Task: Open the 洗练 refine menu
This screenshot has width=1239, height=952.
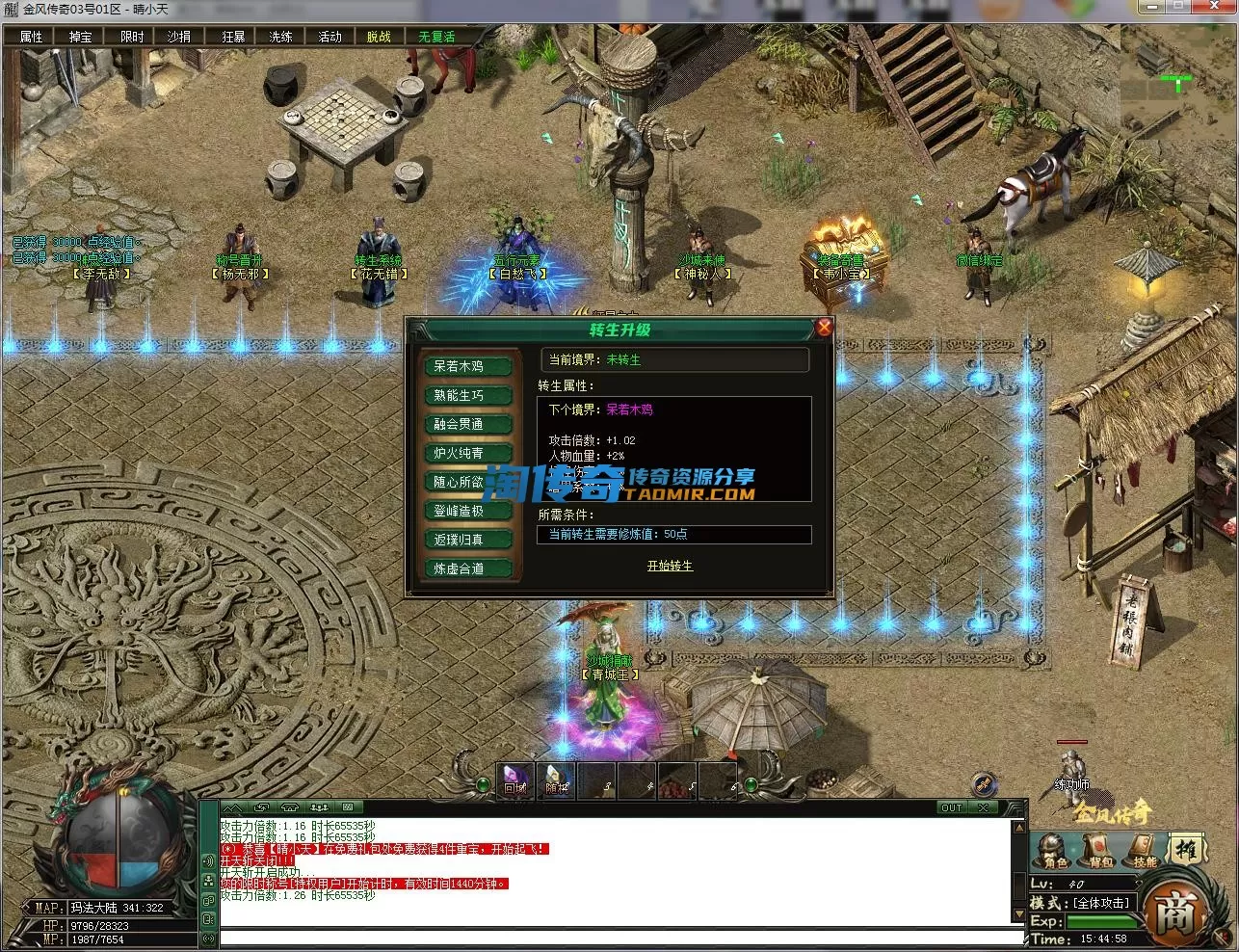Action: [x=280, y=37]
